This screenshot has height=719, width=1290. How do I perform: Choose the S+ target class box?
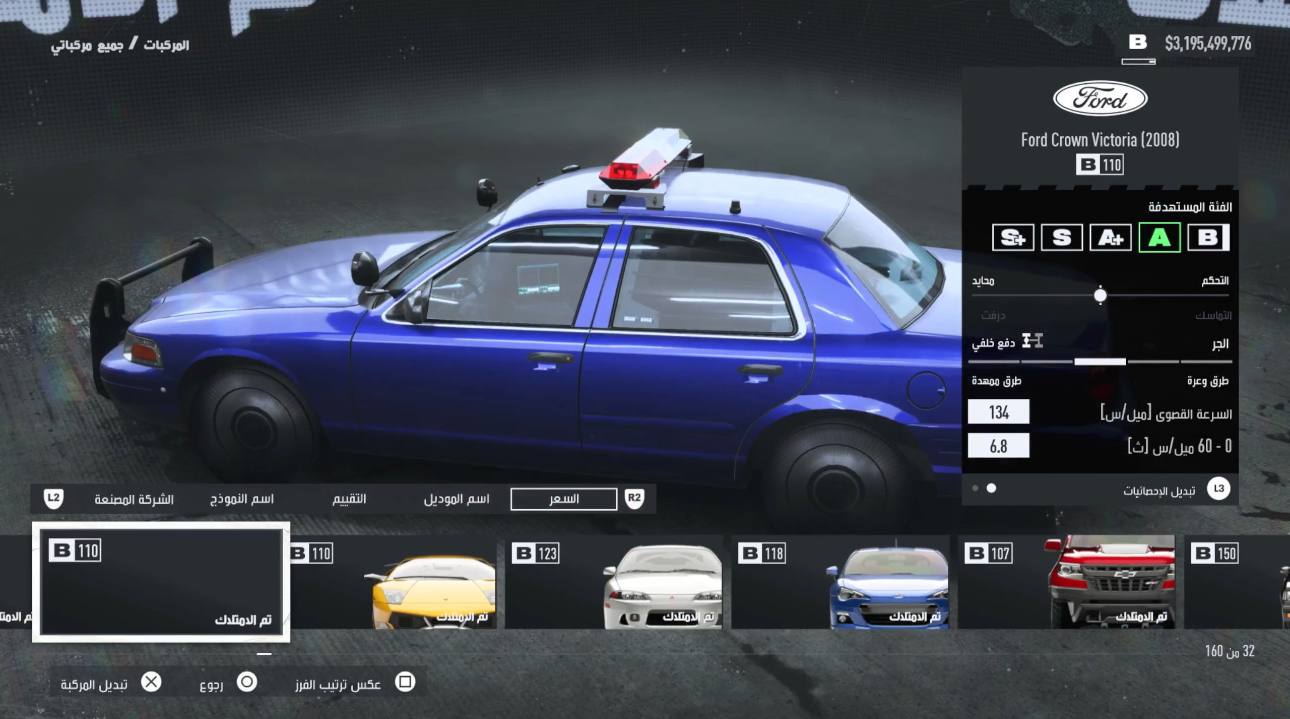click(x=1013, y=237)
